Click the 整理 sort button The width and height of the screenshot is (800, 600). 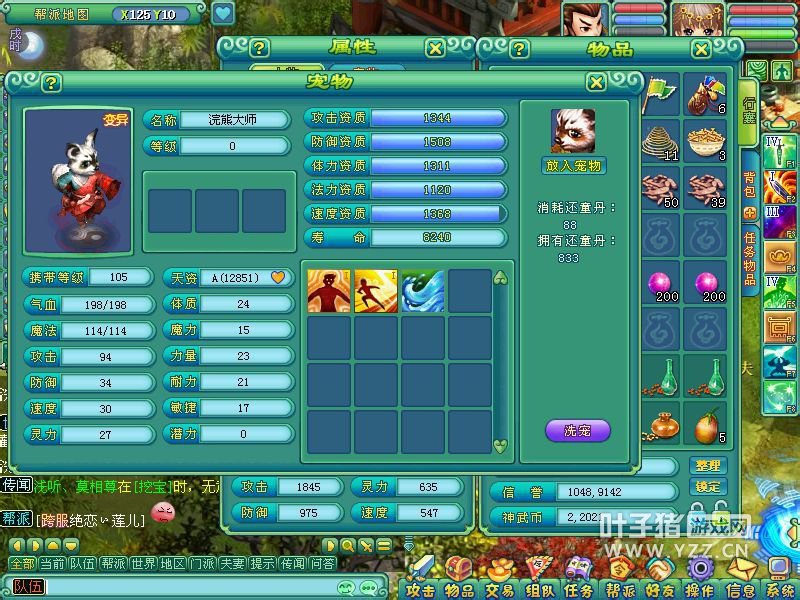tap(707, 466)
